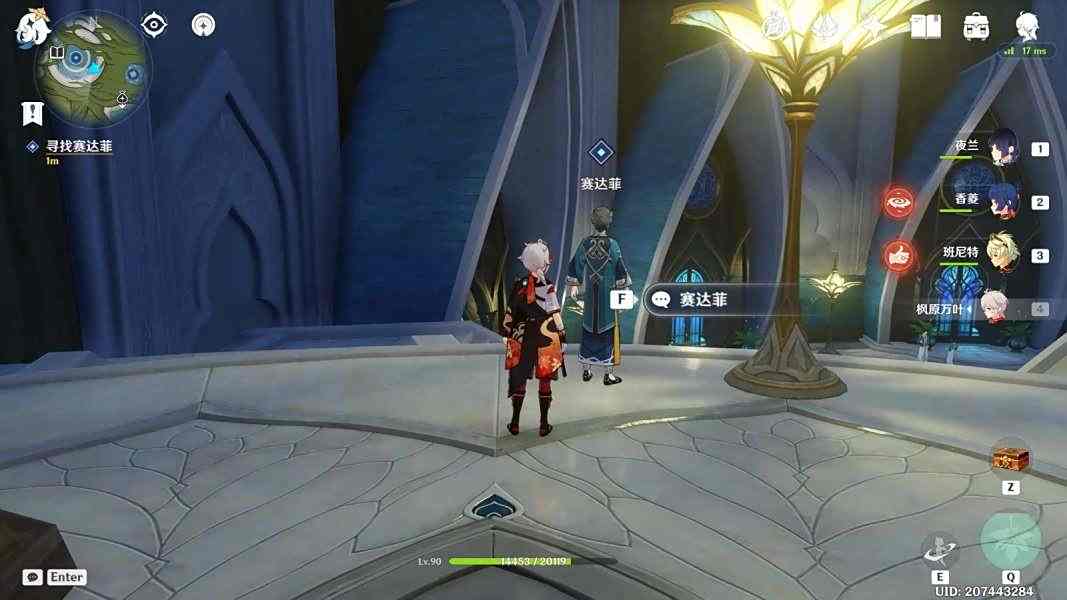Open the Paimon main menu
This screenshot has height=600, width=1067.
click(32, 27)
